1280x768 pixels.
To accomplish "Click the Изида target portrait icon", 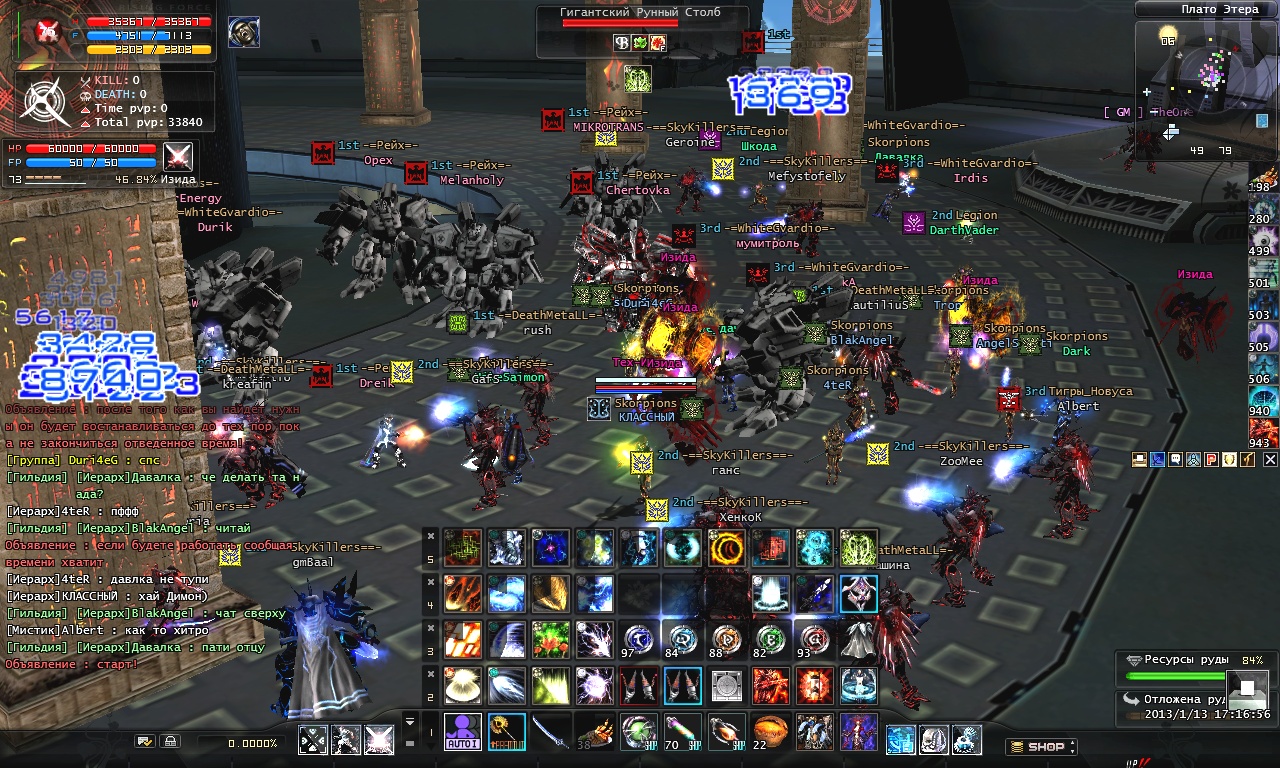I will (x=178, y=158).
